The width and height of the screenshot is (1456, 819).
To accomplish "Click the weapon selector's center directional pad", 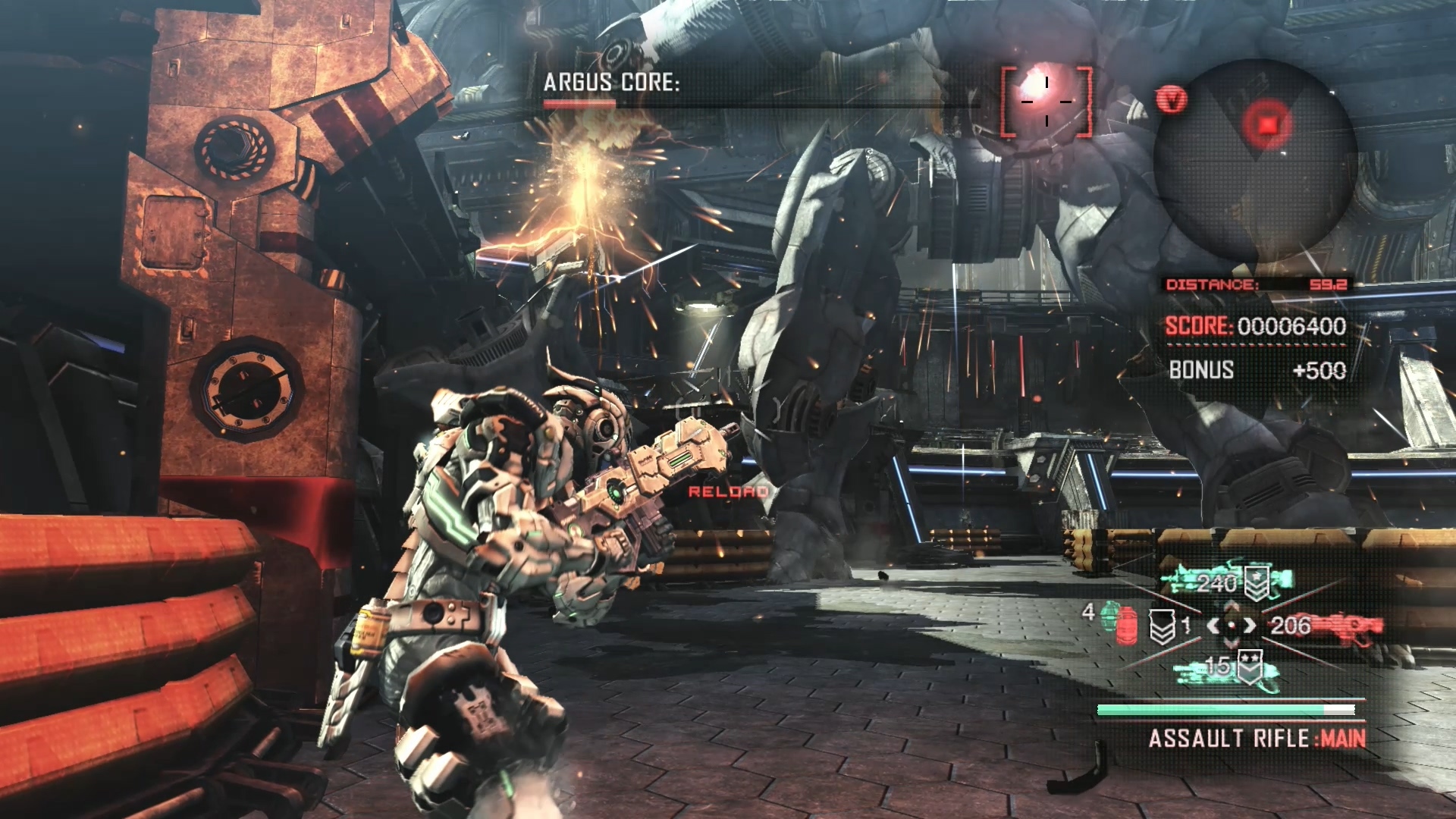I will [1232, 626].
